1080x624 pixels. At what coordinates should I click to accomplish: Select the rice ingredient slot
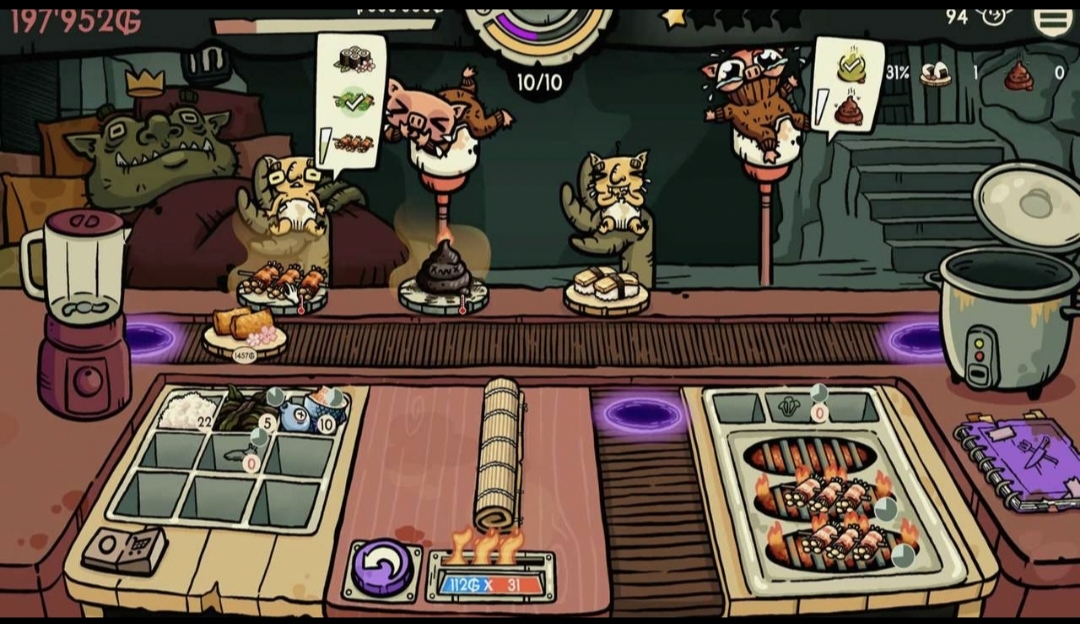pyautogui.click(x=187, y=411)
